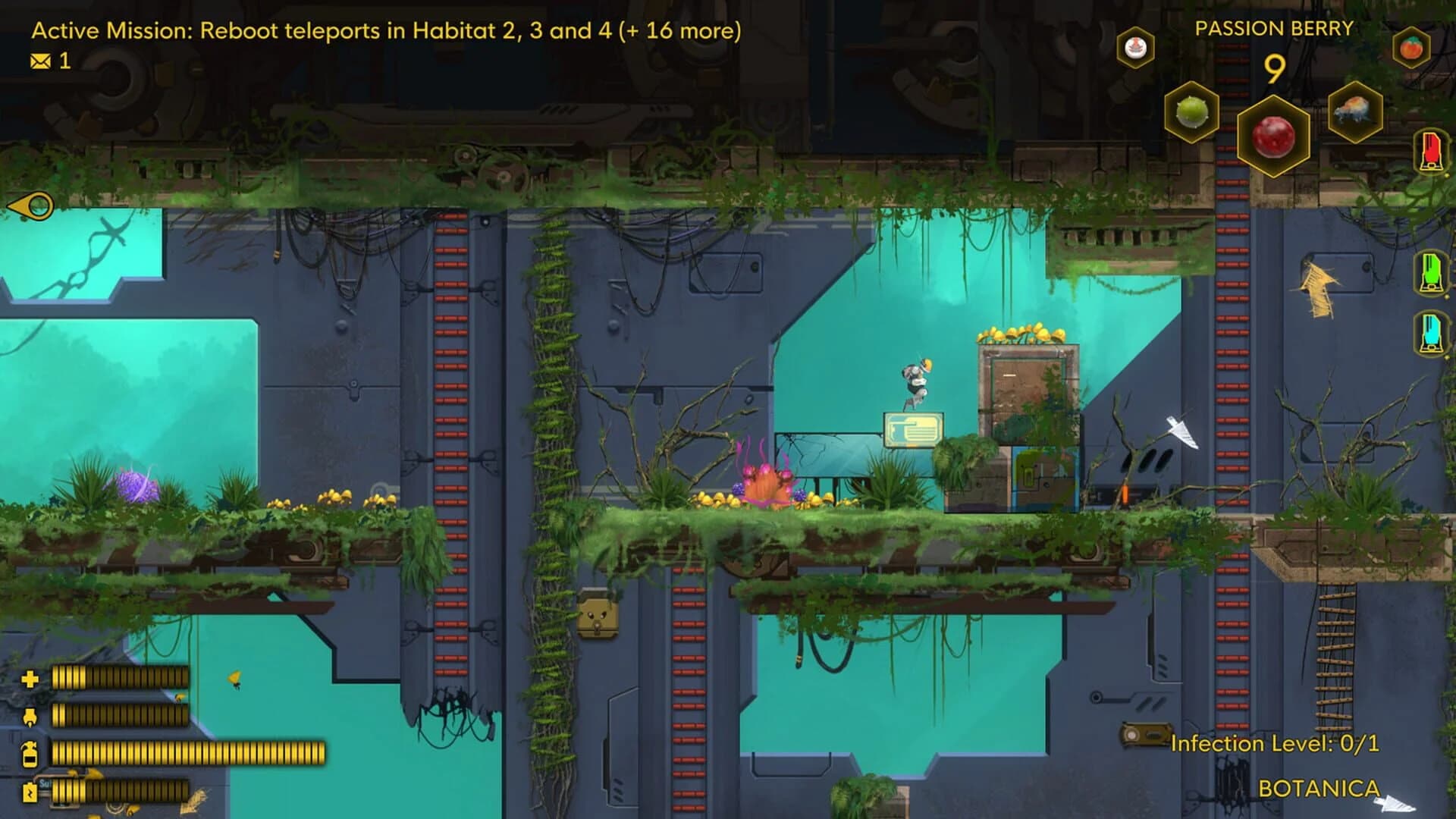Click the health cross icon bottom left
This screenshot has height=819, width=1456.
30,680
